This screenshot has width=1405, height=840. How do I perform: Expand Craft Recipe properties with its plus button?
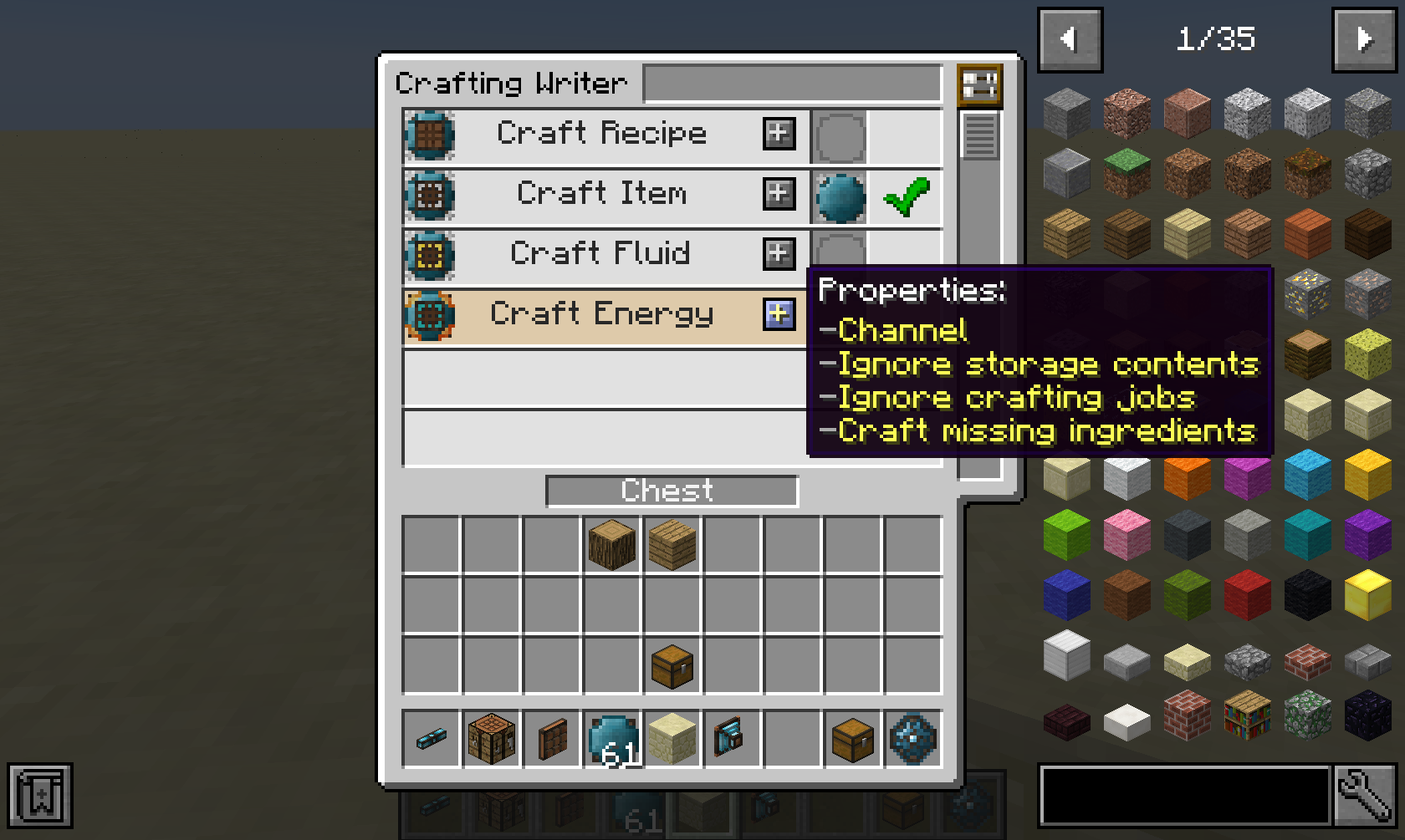point(778,135)
